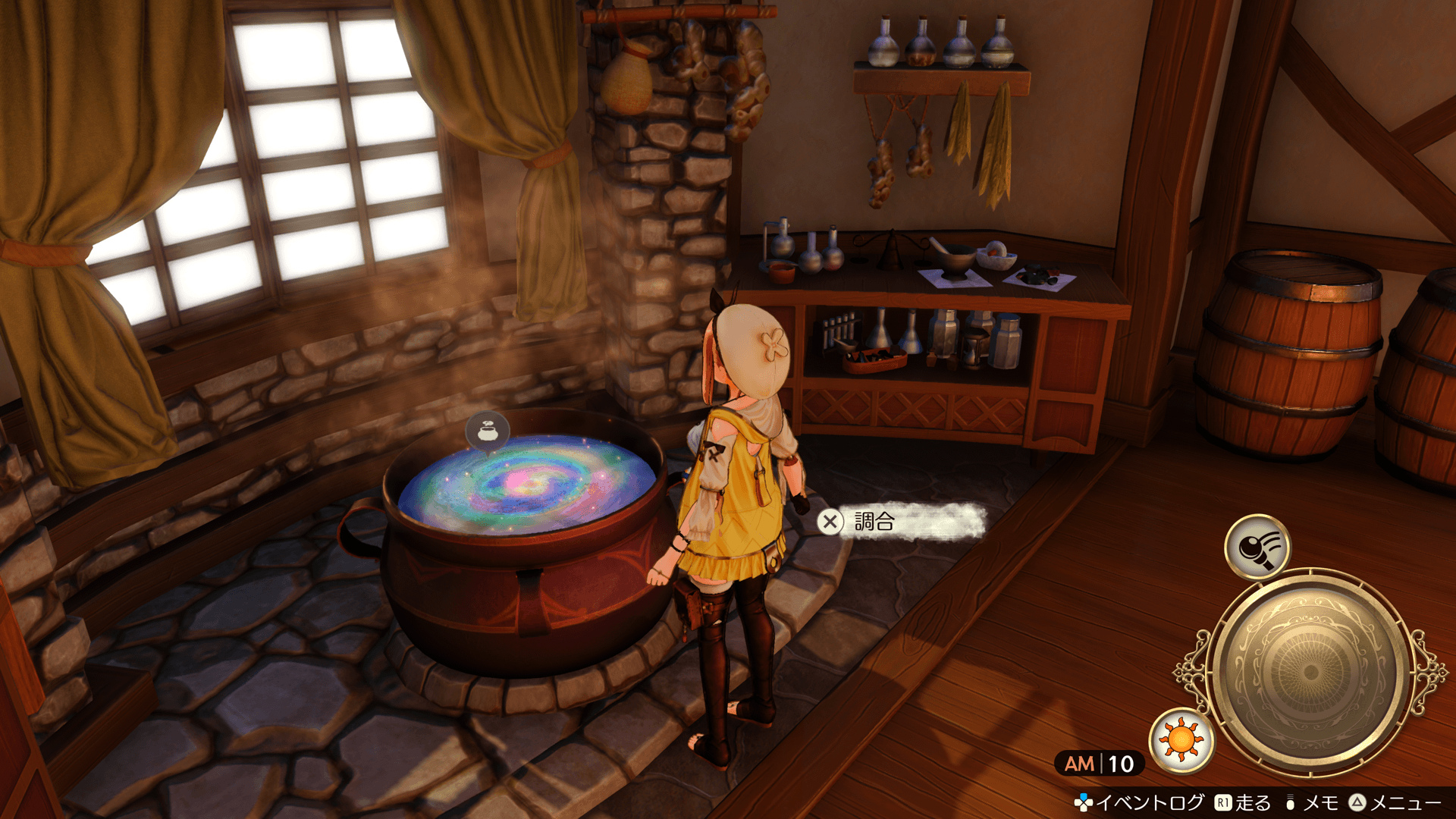Click the cauldron icon above the pot
The image size is (1456, 819).
tap(487, 432)
